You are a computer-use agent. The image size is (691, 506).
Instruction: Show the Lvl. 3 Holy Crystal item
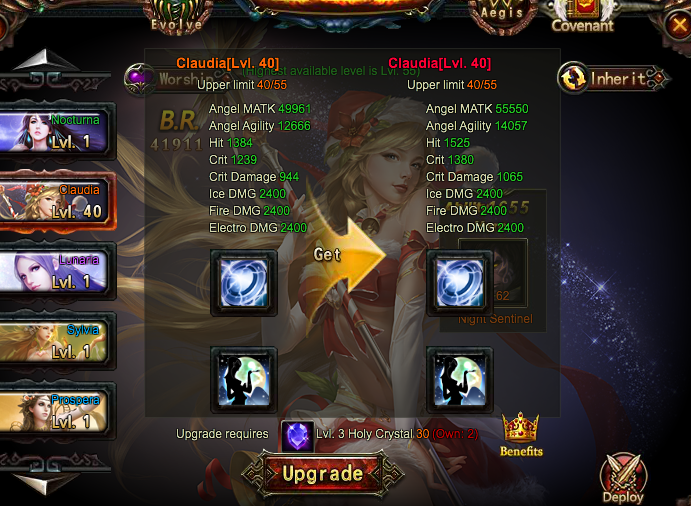pyautogui.click(x=297, y=436)
